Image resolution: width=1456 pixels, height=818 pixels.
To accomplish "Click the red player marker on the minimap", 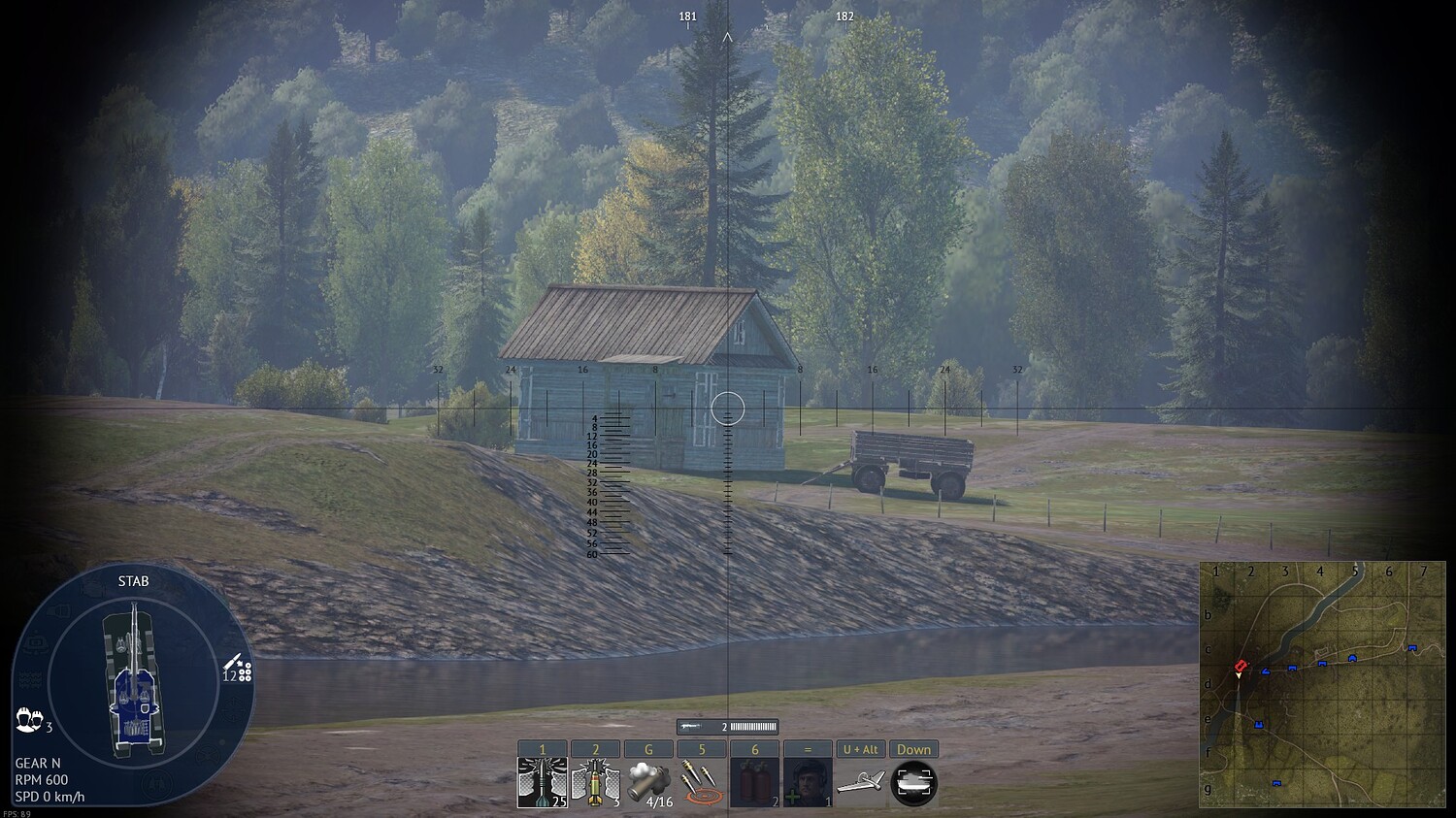I will [x=1240, y=666].
